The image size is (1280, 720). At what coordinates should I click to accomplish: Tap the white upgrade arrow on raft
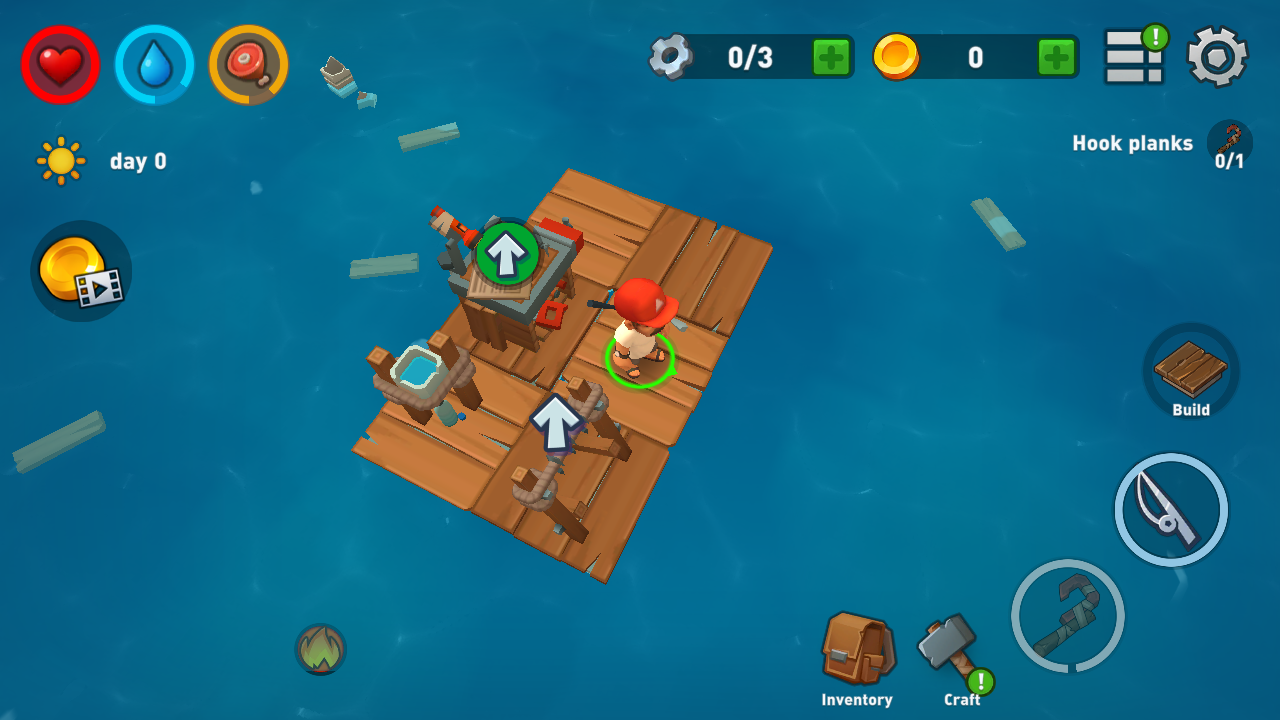(x=556, y=421)
